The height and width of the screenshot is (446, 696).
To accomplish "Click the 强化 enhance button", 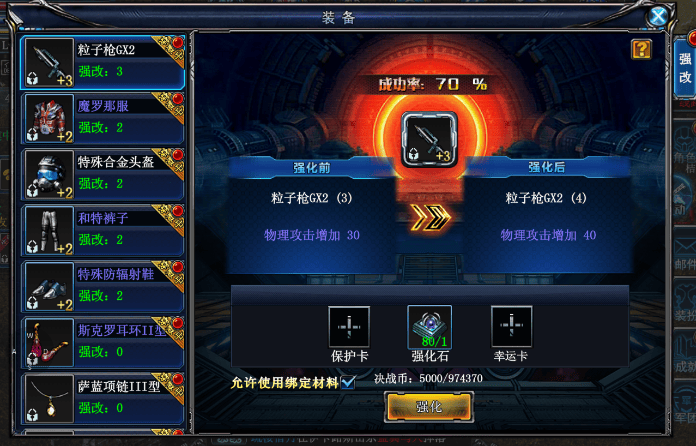I will coord(428,408).
